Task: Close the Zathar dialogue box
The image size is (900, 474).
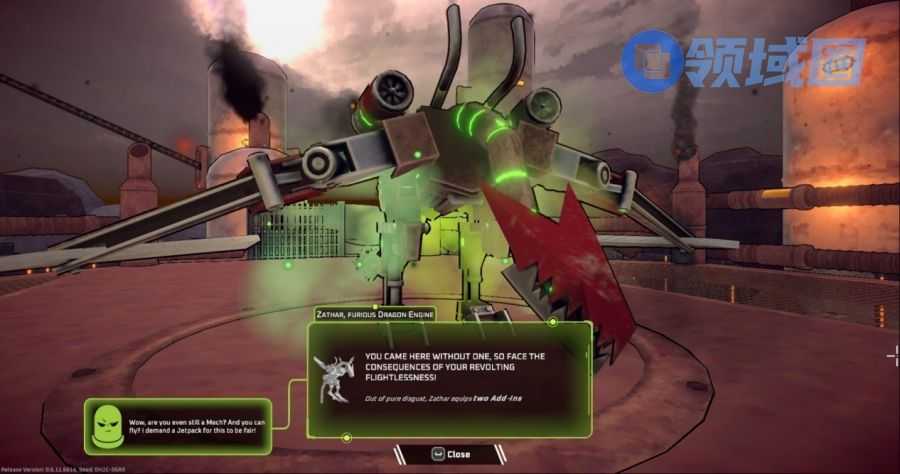Action: (448, 454)
